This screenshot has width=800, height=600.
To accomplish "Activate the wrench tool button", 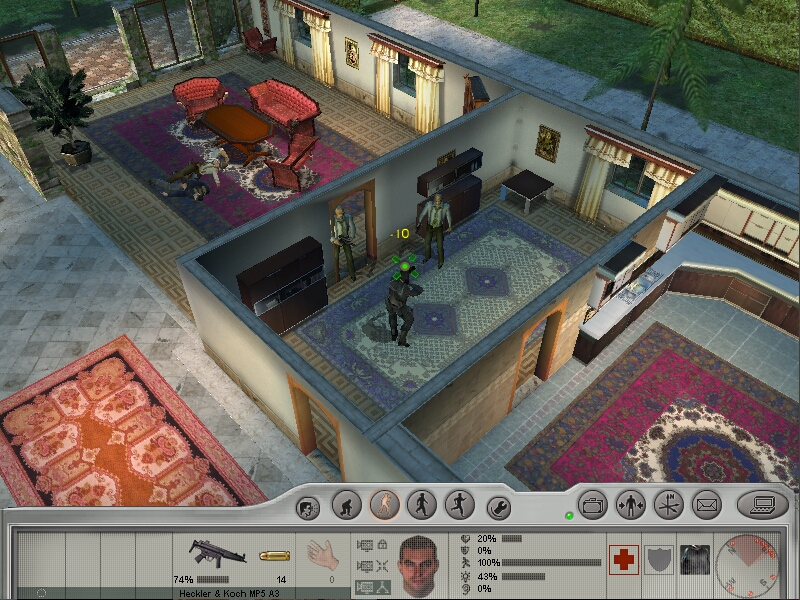I will tap(497, 507).
